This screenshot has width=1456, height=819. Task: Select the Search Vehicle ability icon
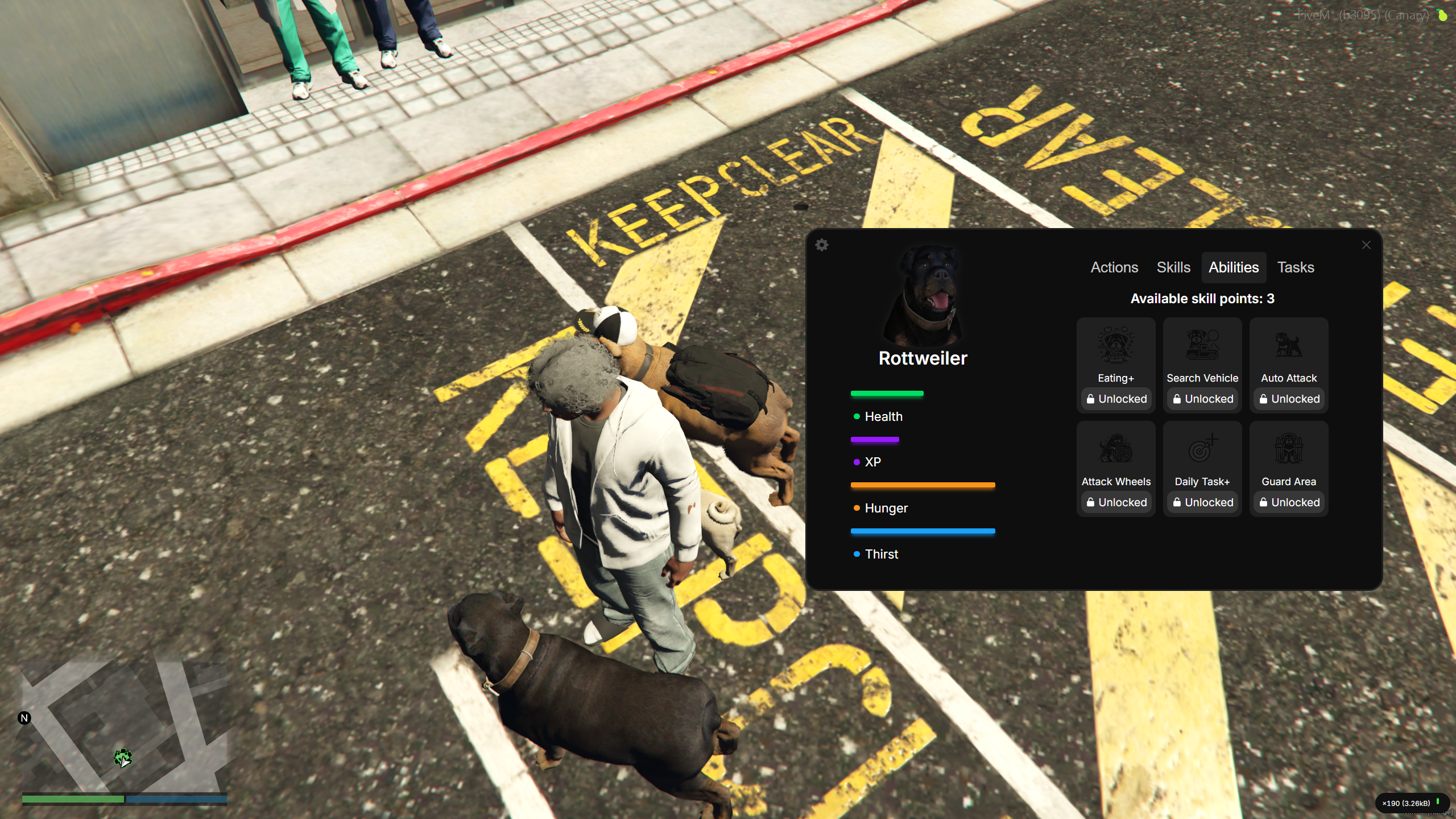tap(1202, 345)
